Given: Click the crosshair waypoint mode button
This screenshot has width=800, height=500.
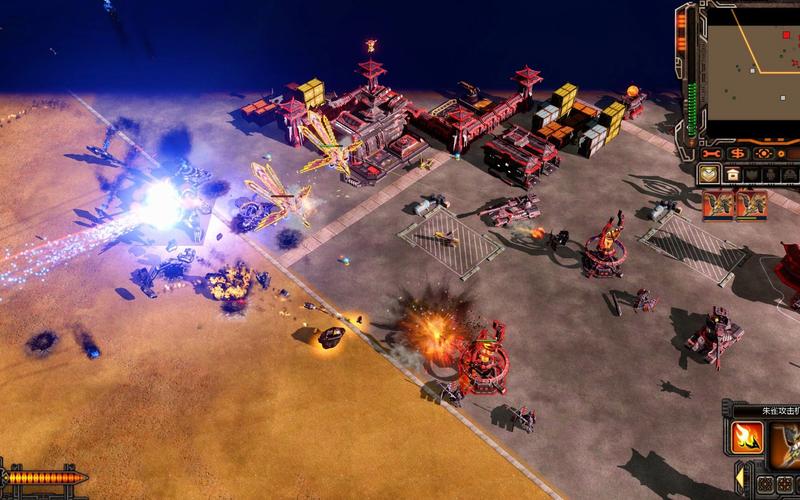Looking at the screenshot, I should (x=763, y=153).
